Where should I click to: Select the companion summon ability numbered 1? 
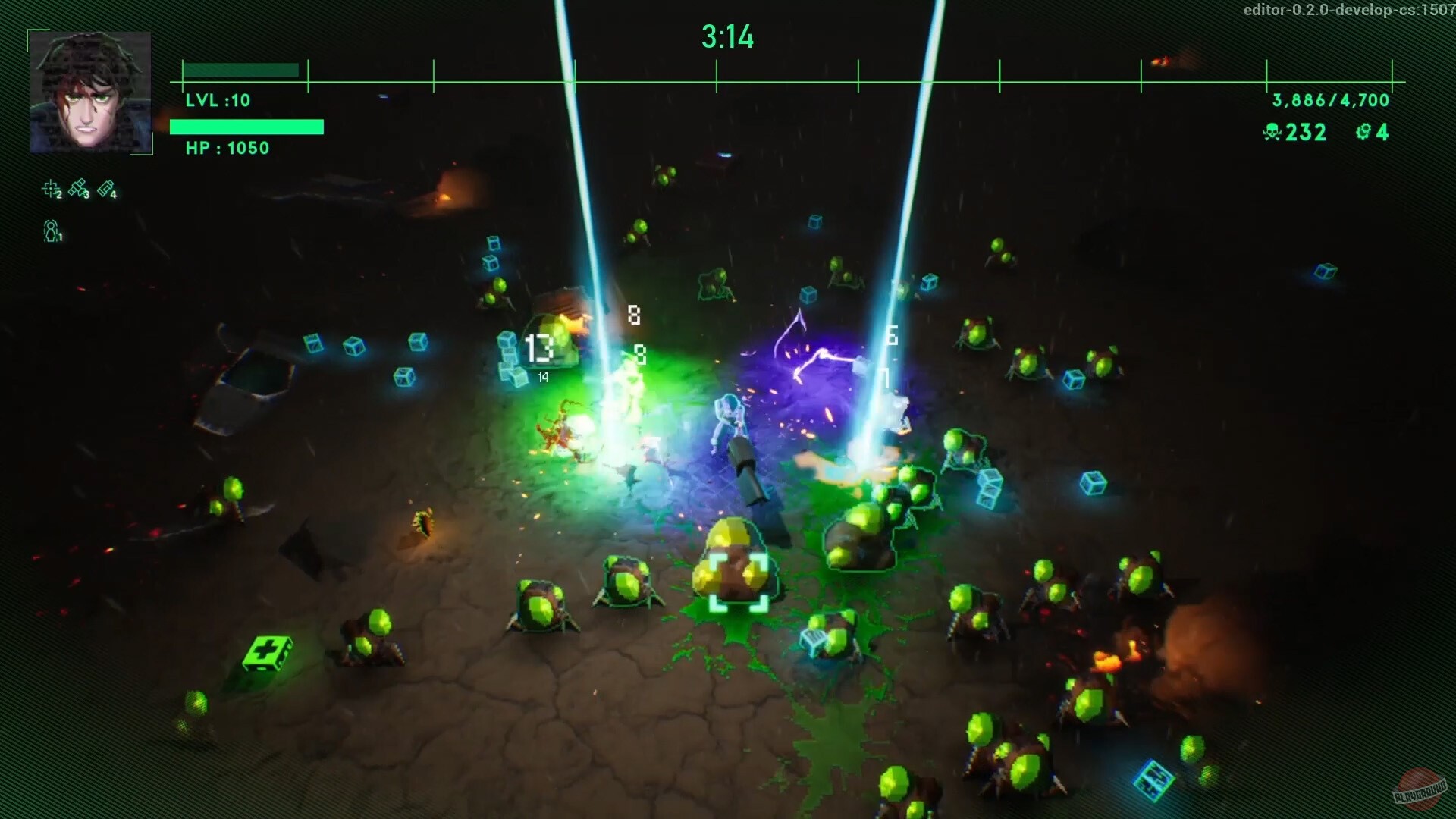[51, 232]
